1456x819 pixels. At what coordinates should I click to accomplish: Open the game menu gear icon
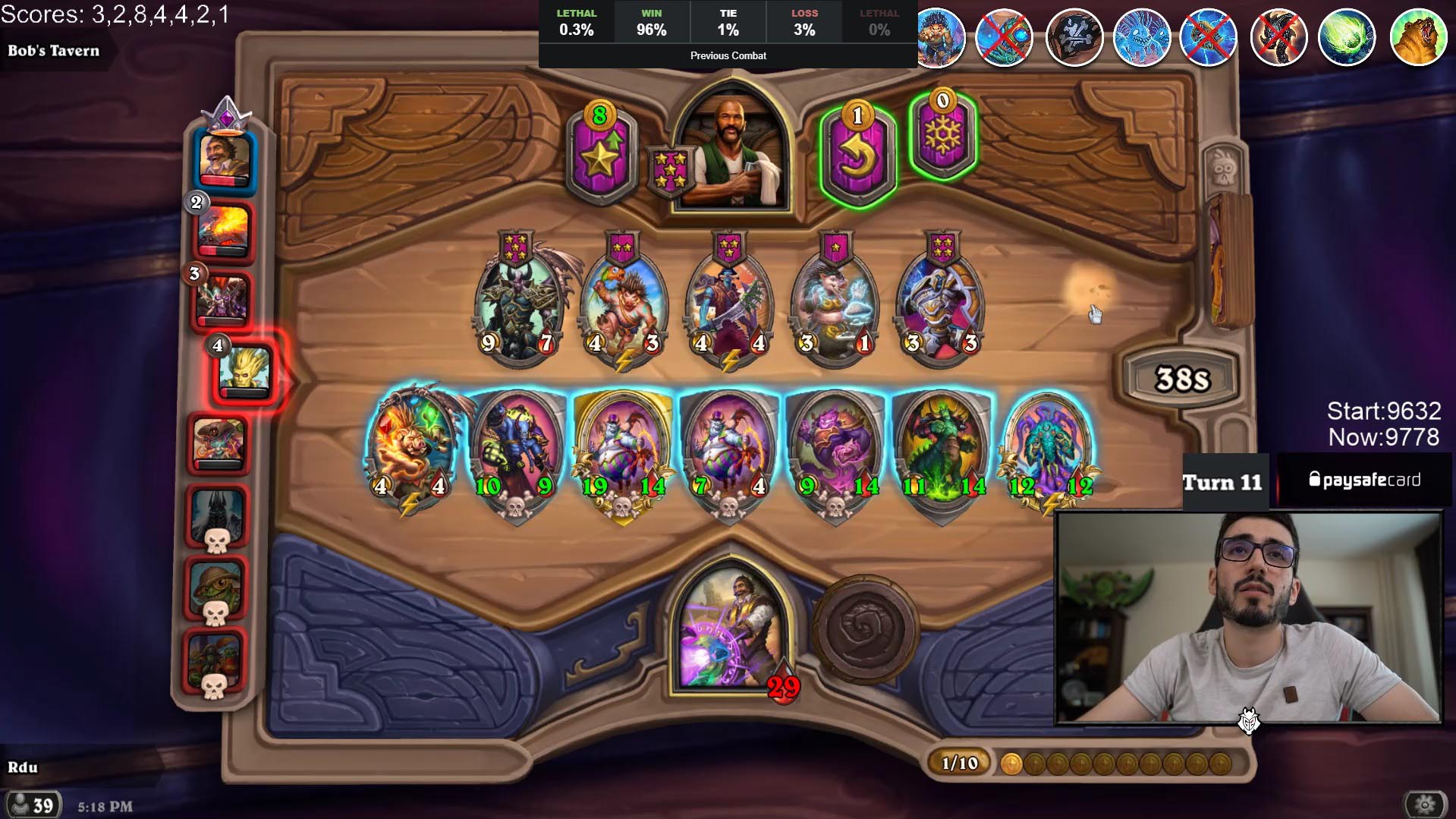(1426, 804)
